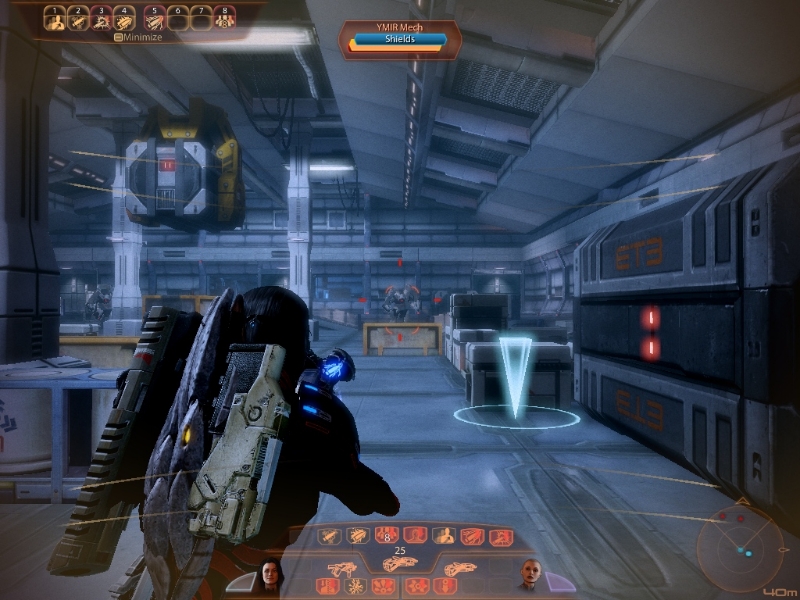Screen dimensions: 800x600
Task: Choose the bald squadmate portrait
Action: (530, 574)
